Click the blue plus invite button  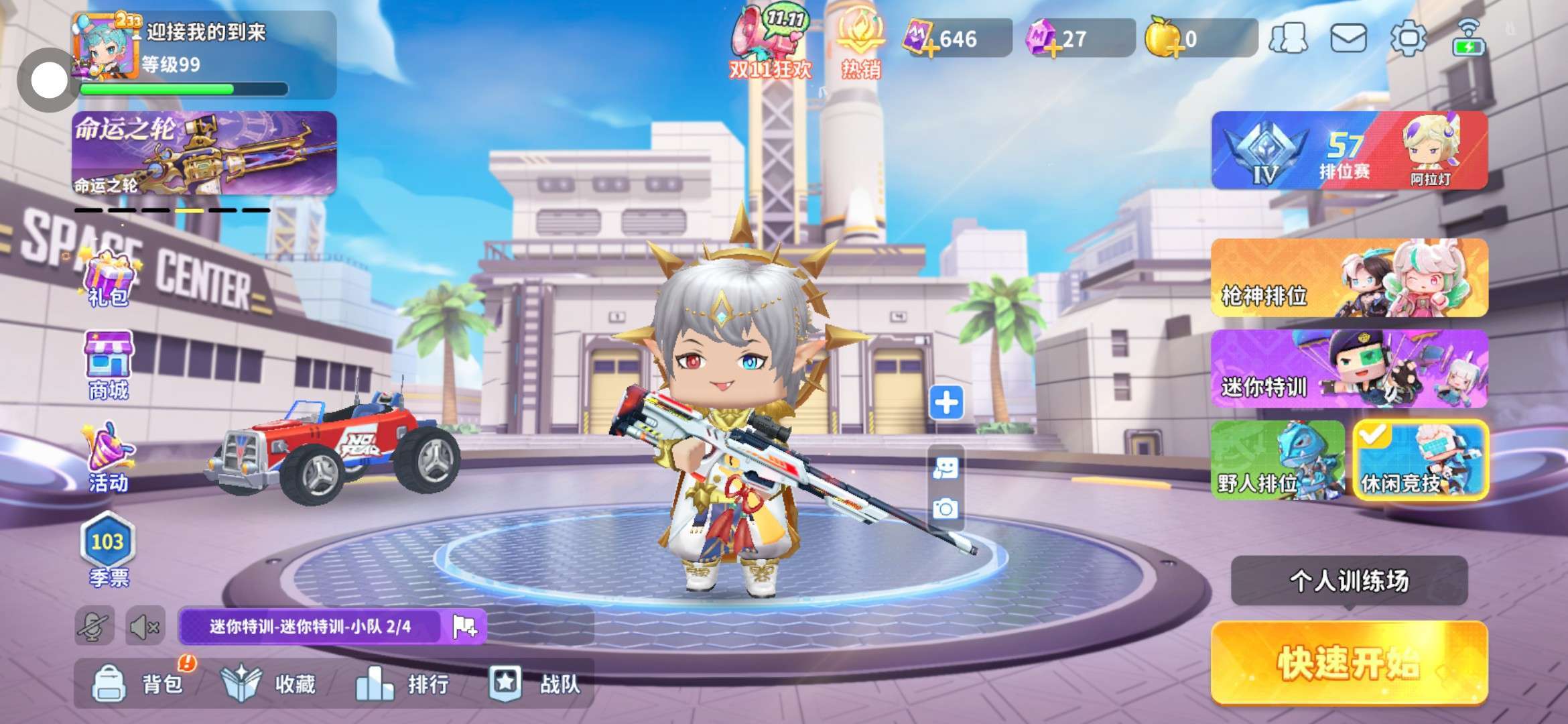tap(946, 403)
